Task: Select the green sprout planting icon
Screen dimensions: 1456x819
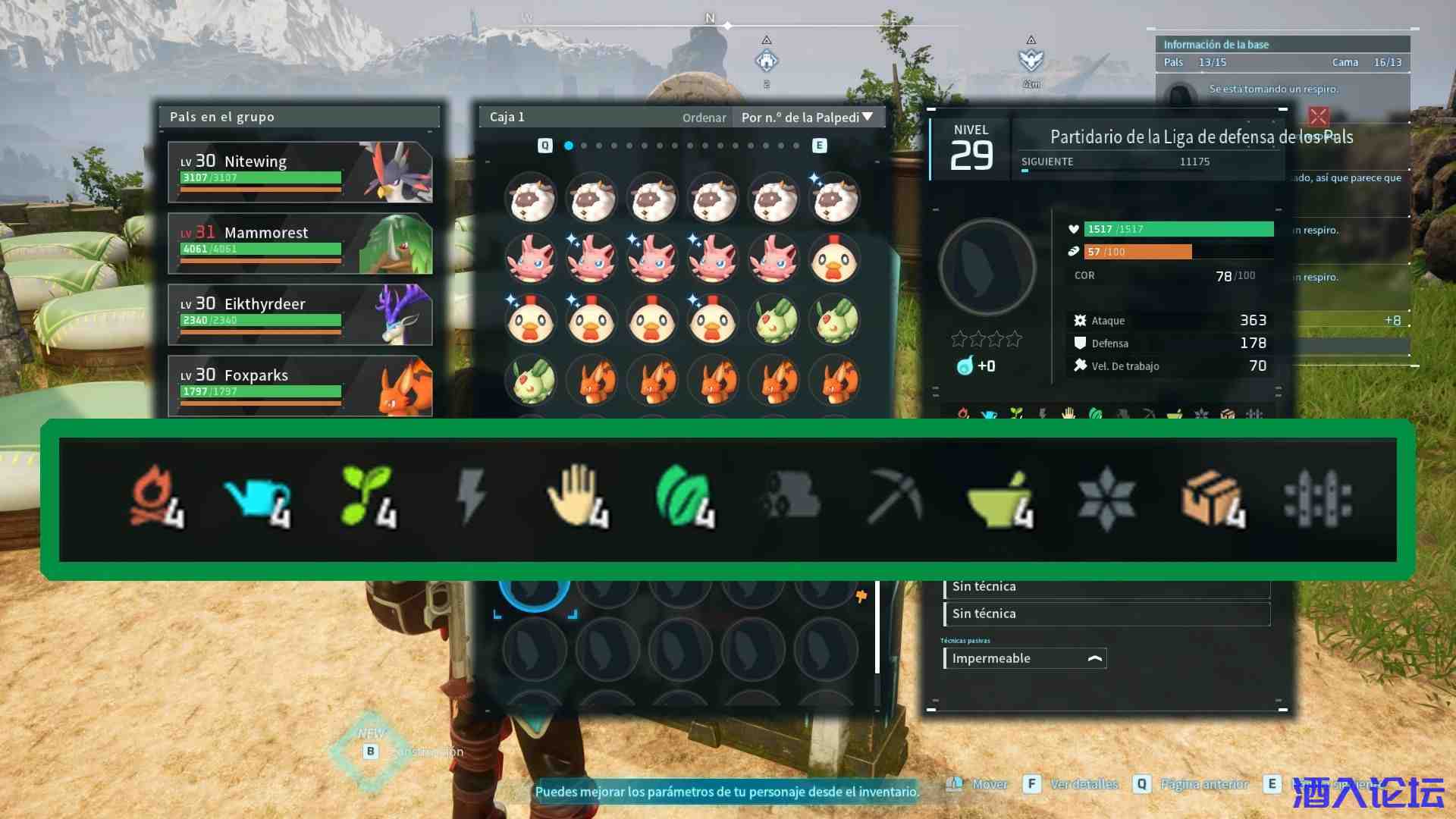Action: [368, 497]
